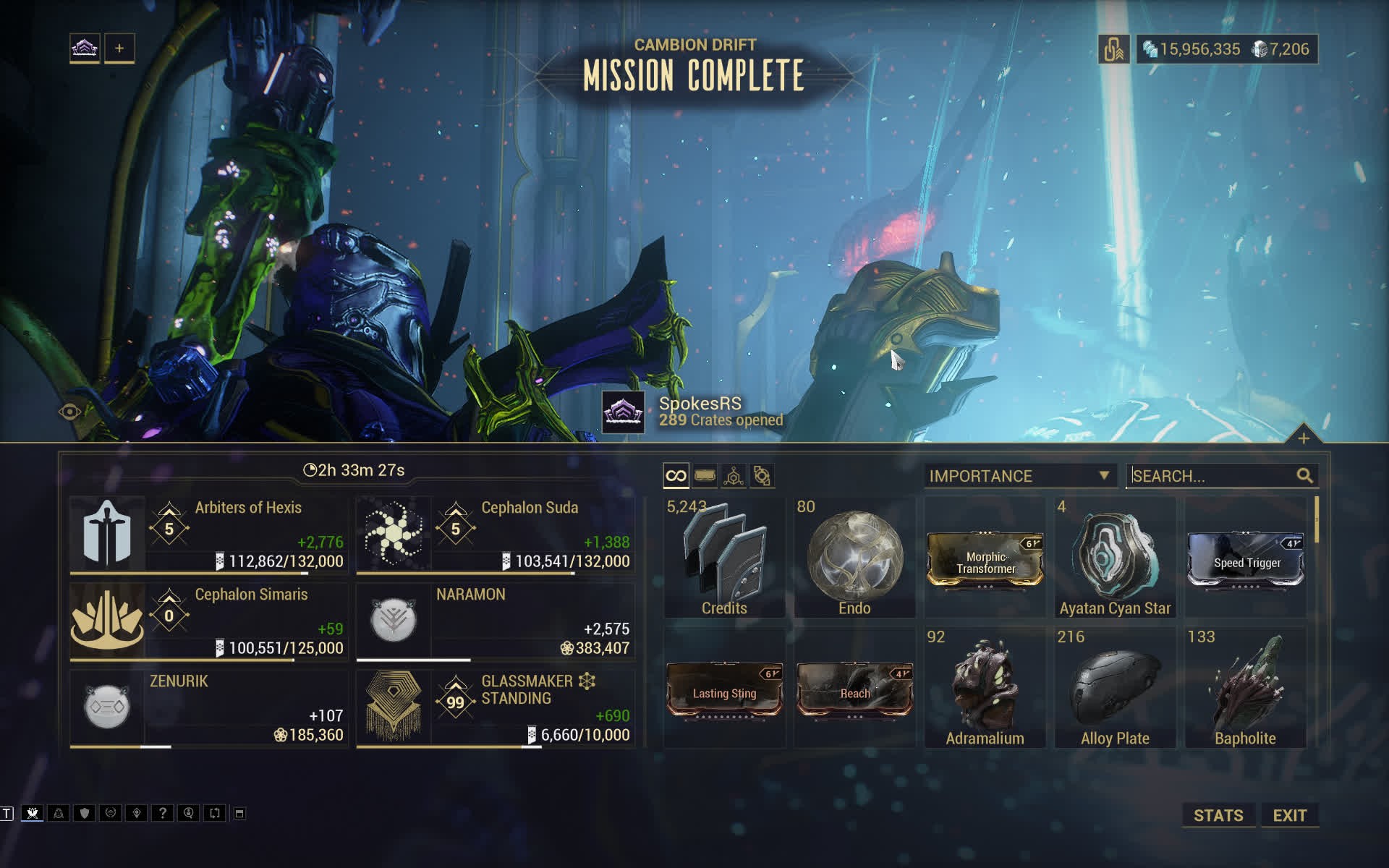Viewport: 1389px width, 868px height.
Task: Choose the Ayatan Cyan Star reward
Action: click(1115, 557)
